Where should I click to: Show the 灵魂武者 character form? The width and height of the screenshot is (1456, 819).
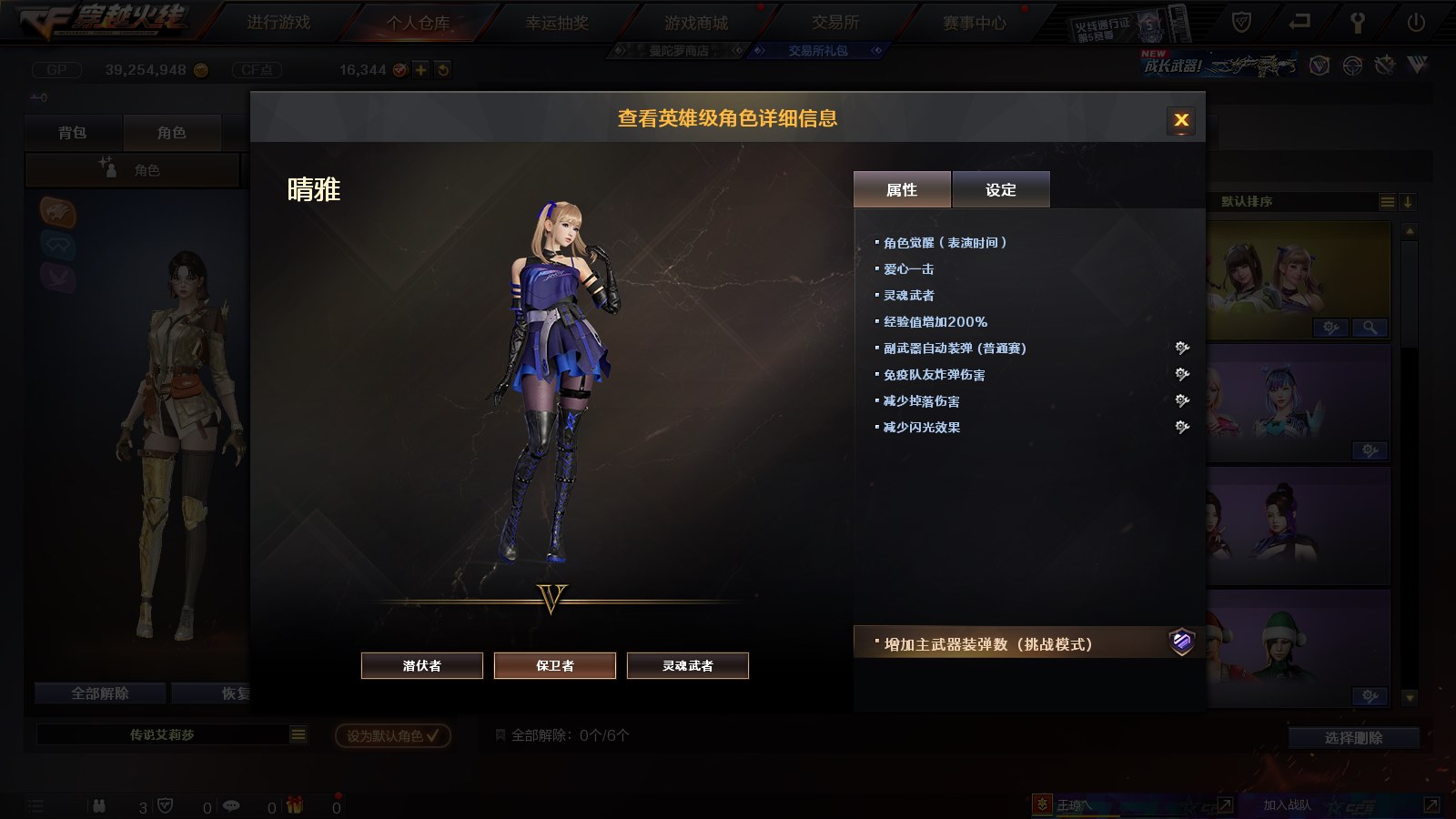coord(688,665)
